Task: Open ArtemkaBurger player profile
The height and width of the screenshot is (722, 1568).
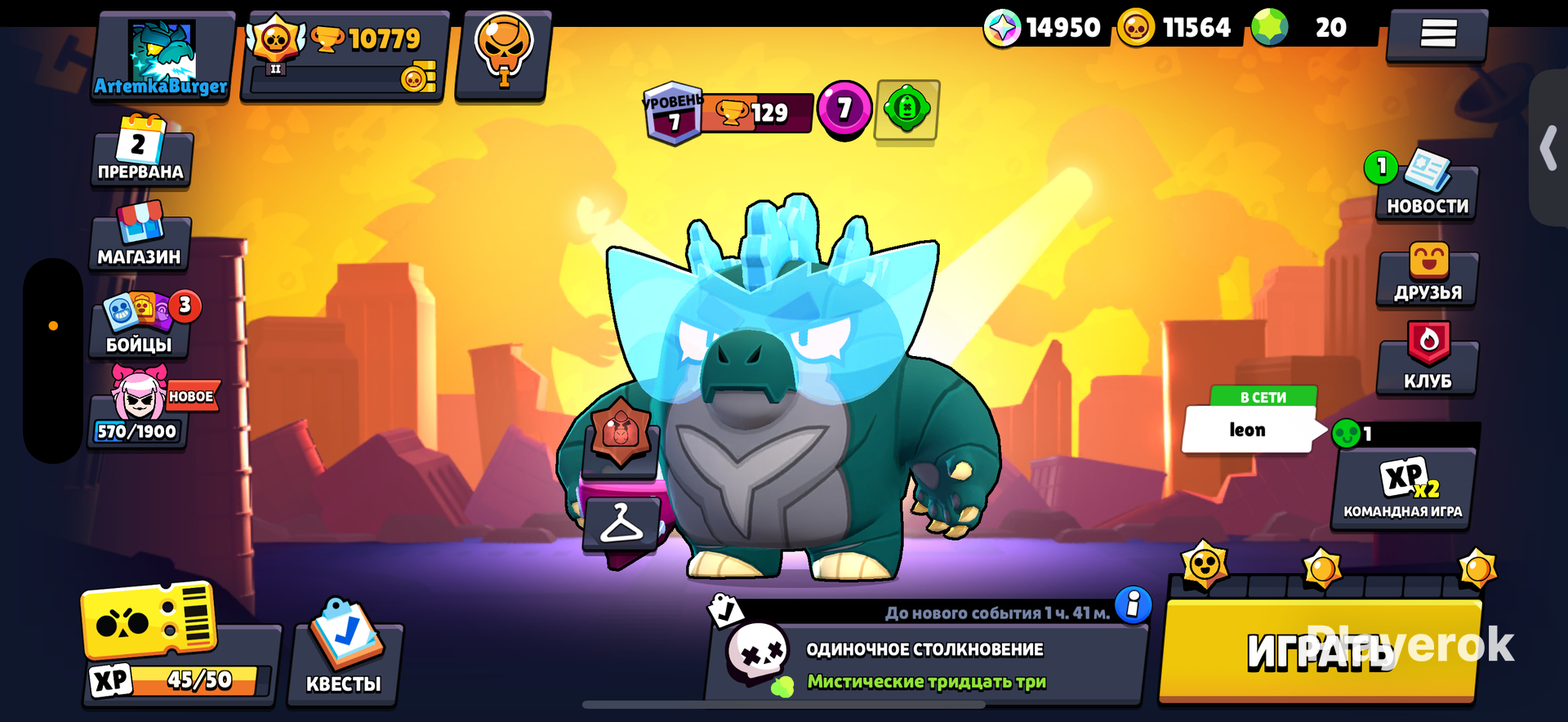Action: pos(162,57)
